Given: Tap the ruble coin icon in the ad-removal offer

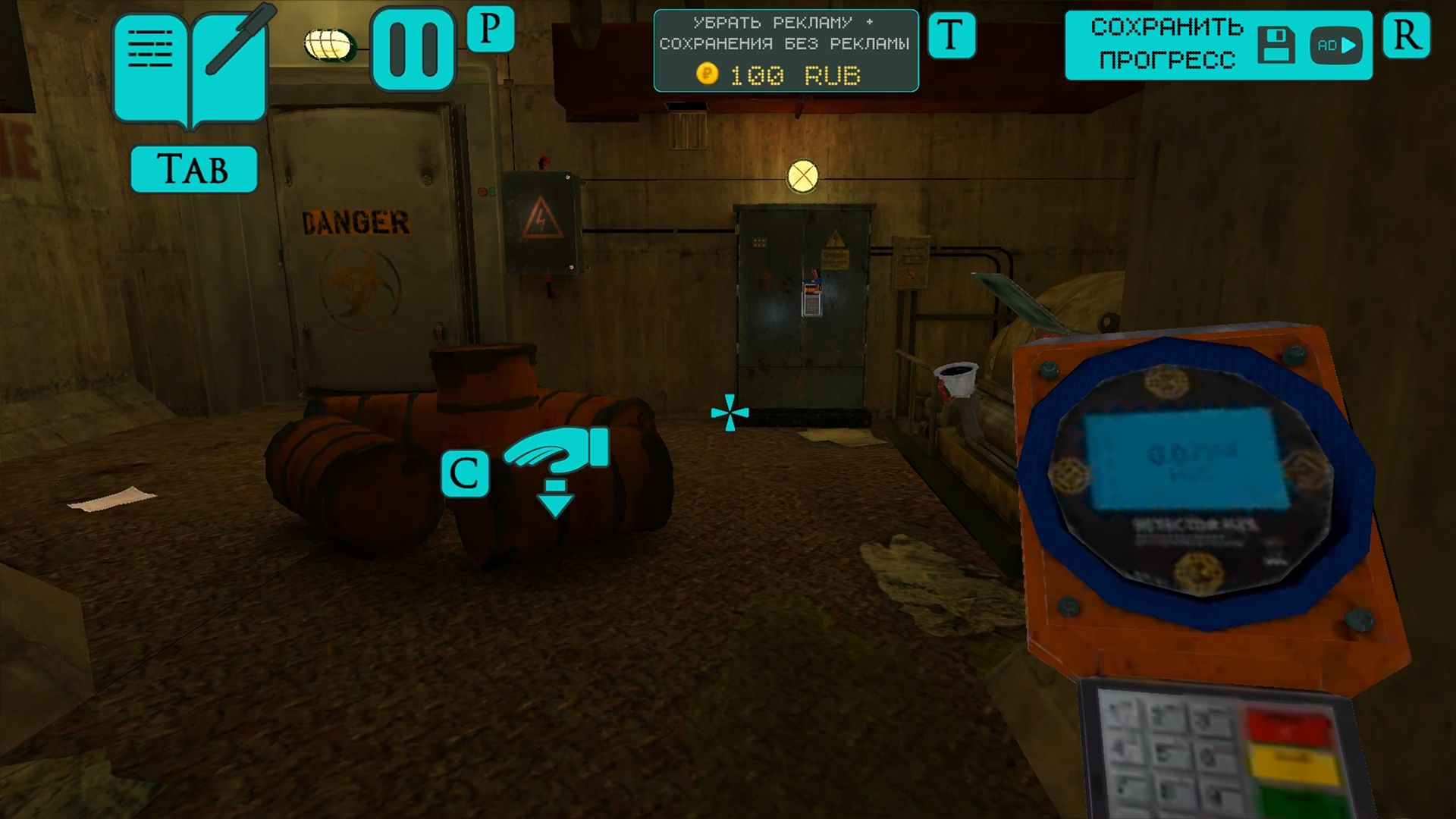Looking at the screenshot, I should [x=707, y=74].
